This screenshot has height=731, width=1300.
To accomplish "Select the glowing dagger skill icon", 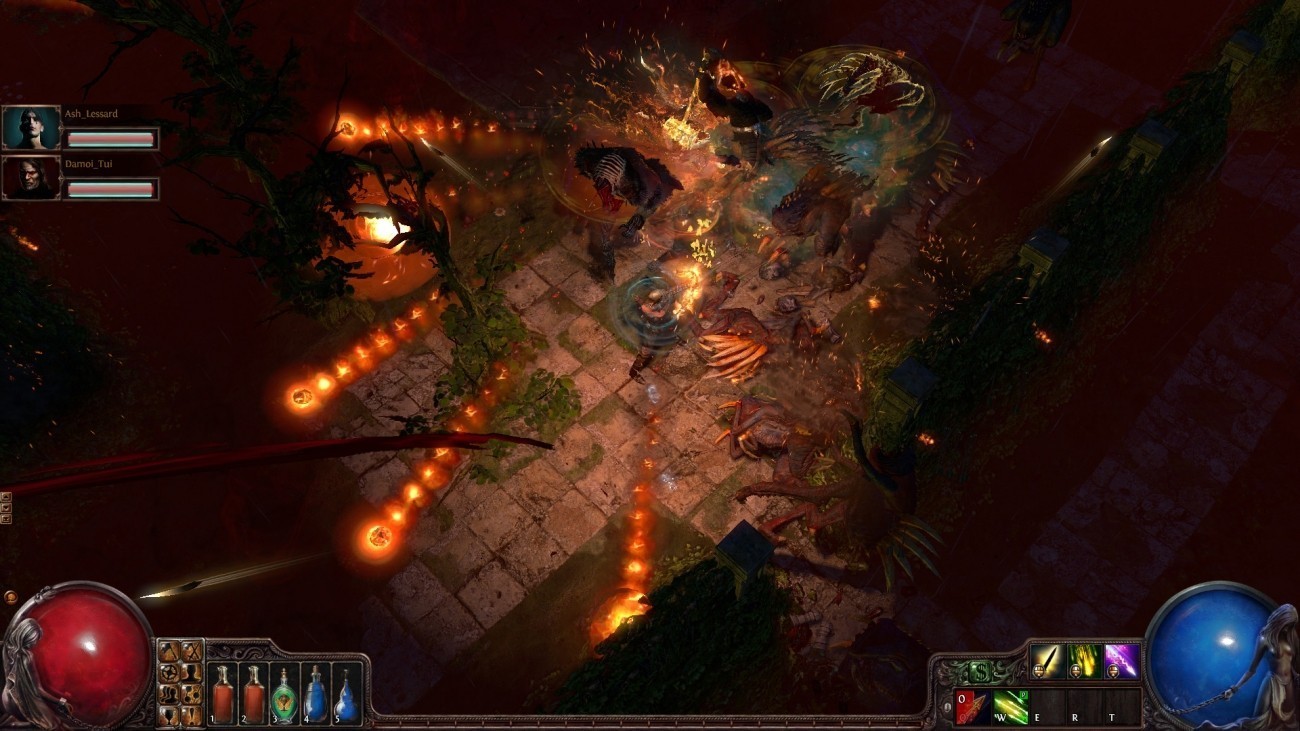I will (1048, 662).
